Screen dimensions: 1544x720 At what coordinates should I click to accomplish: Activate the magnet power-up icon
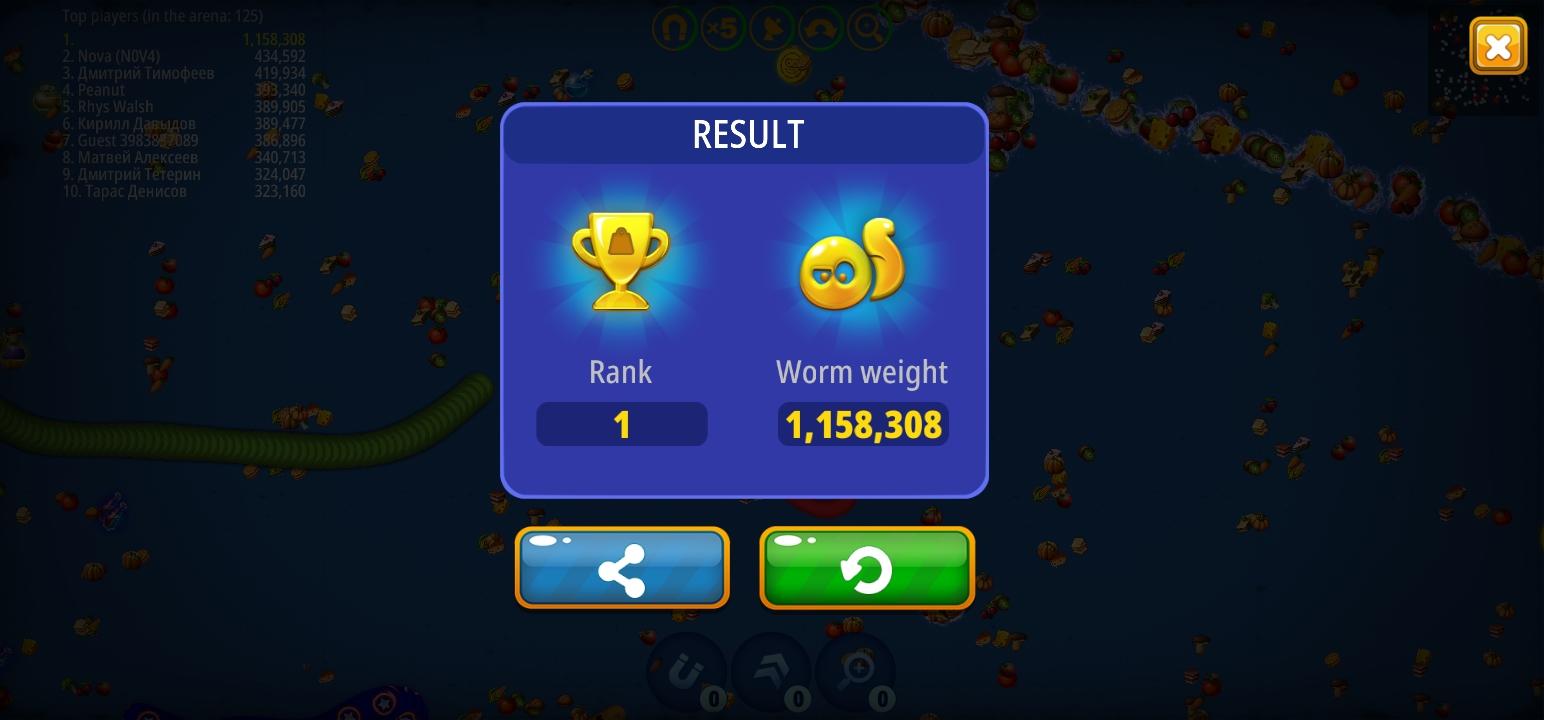coord(675,28)
